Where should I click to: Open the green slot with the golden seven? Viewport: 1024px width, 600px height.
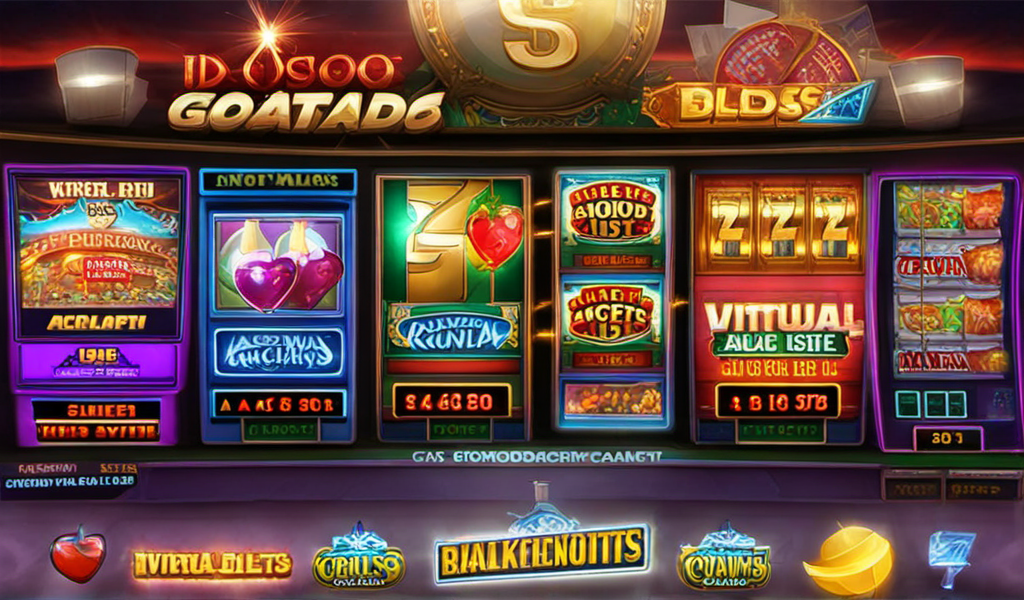[x=452, y=305]
